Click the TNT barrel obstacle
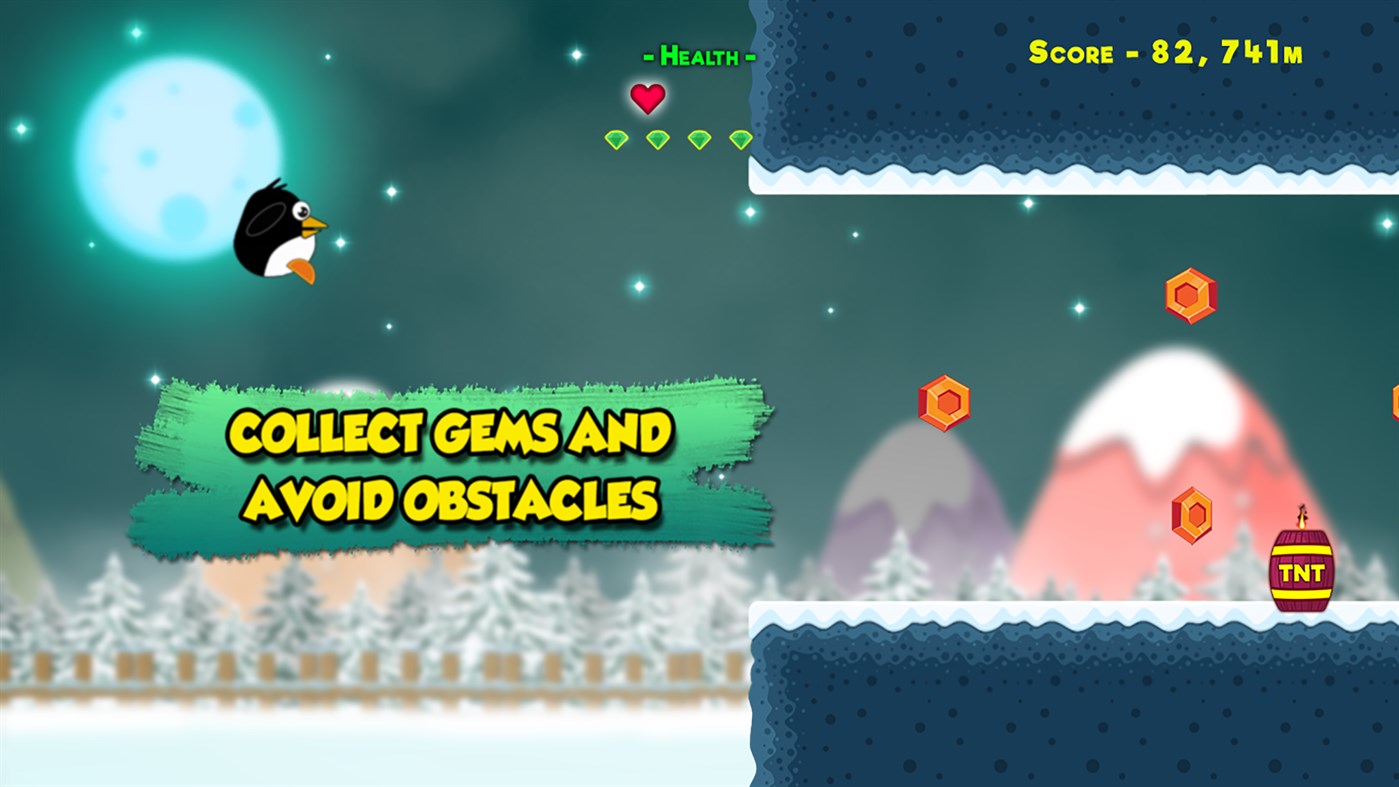This screenshot has height=787, width=1399. tap(1302, 570)
